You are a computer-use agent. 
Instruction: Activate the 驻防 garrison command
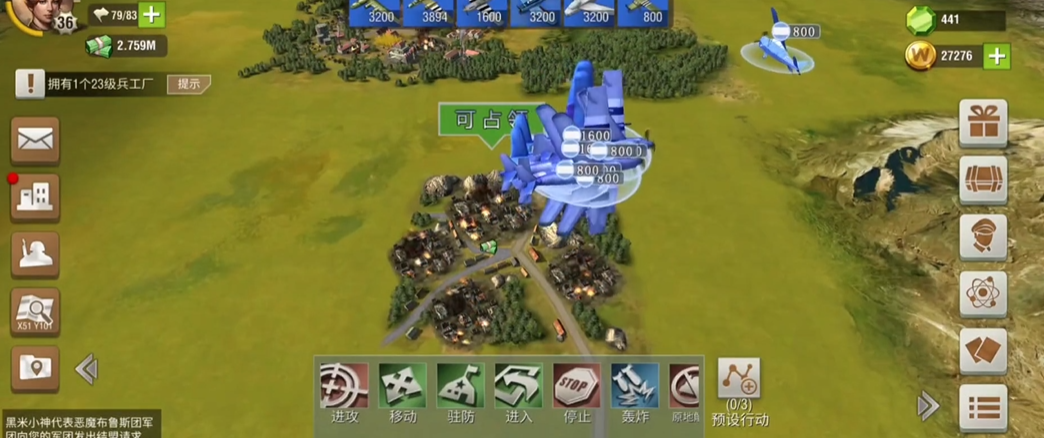tap(460, 386)
